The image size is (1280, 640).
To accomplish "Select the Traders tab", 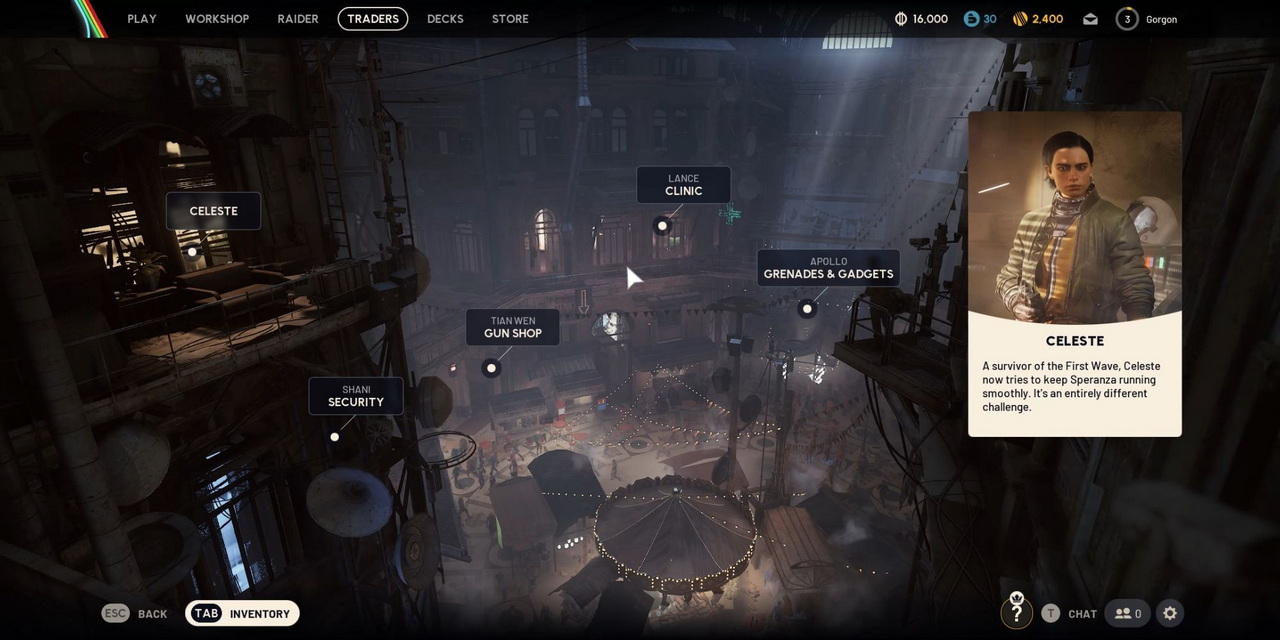I will pyautogui.click(x=373, y=19).
